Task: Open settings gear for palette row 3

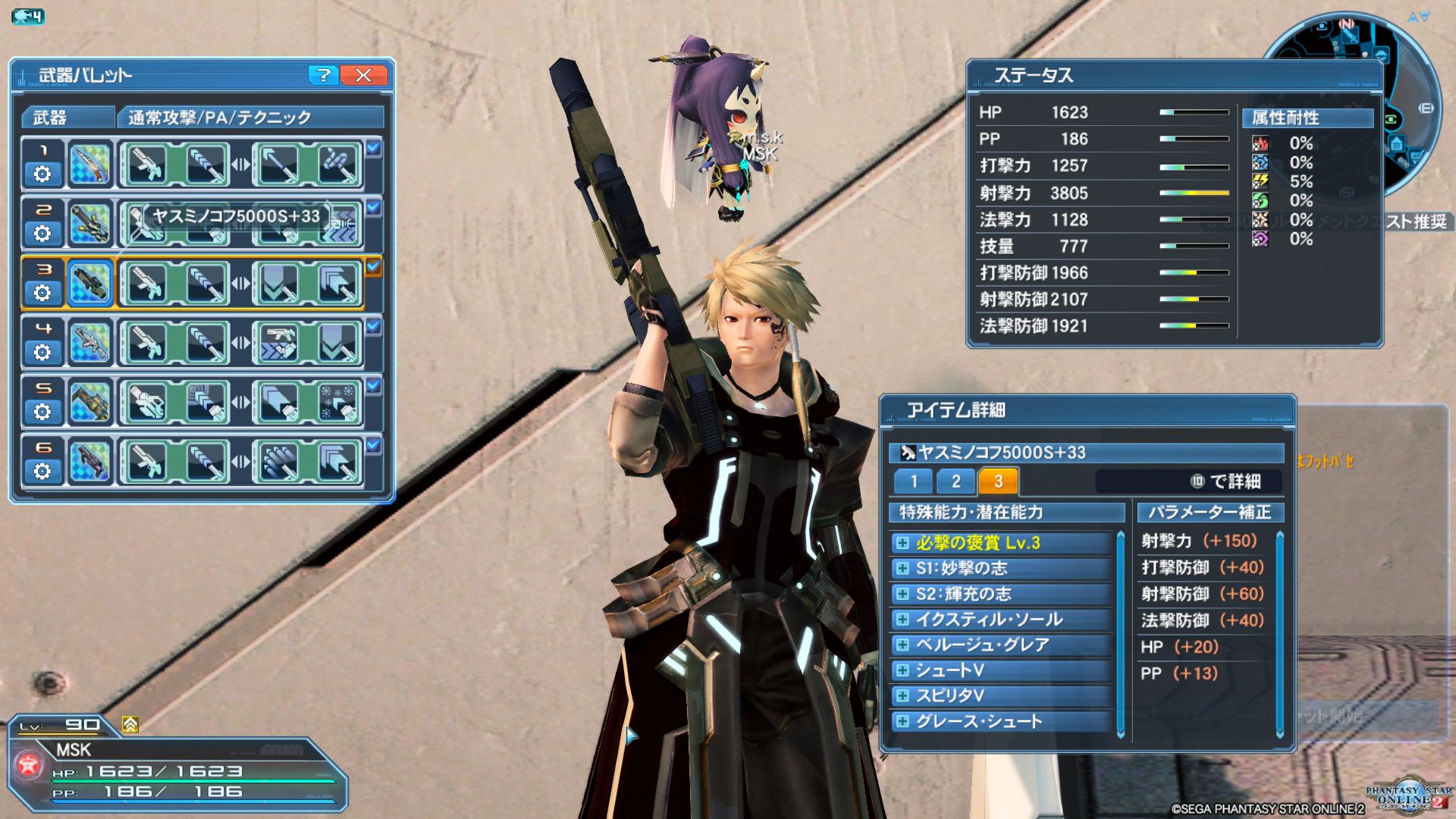Action: 42,293
